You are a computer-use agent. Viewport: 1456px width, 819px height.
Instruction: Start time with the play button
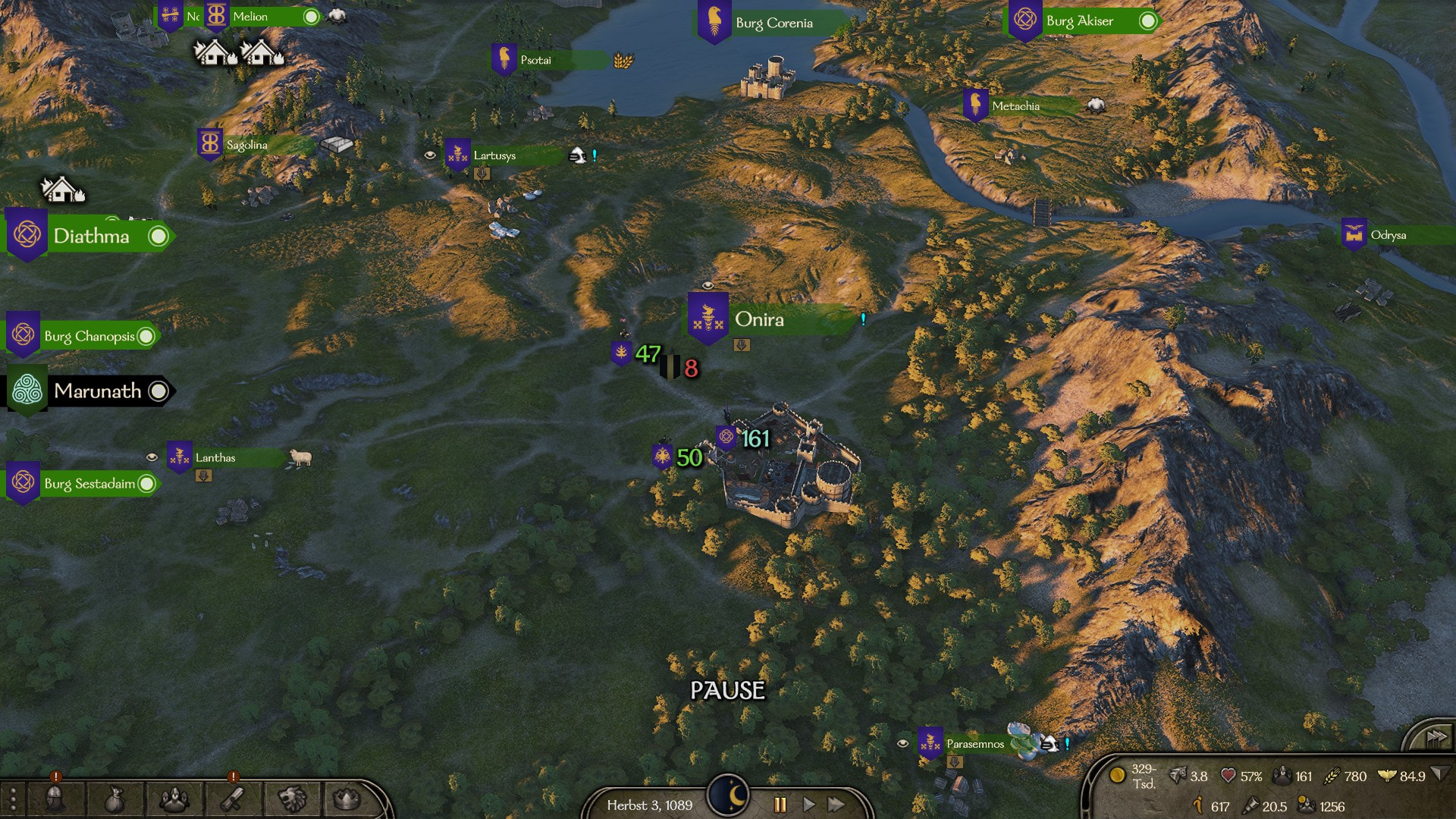pos(808,805)
